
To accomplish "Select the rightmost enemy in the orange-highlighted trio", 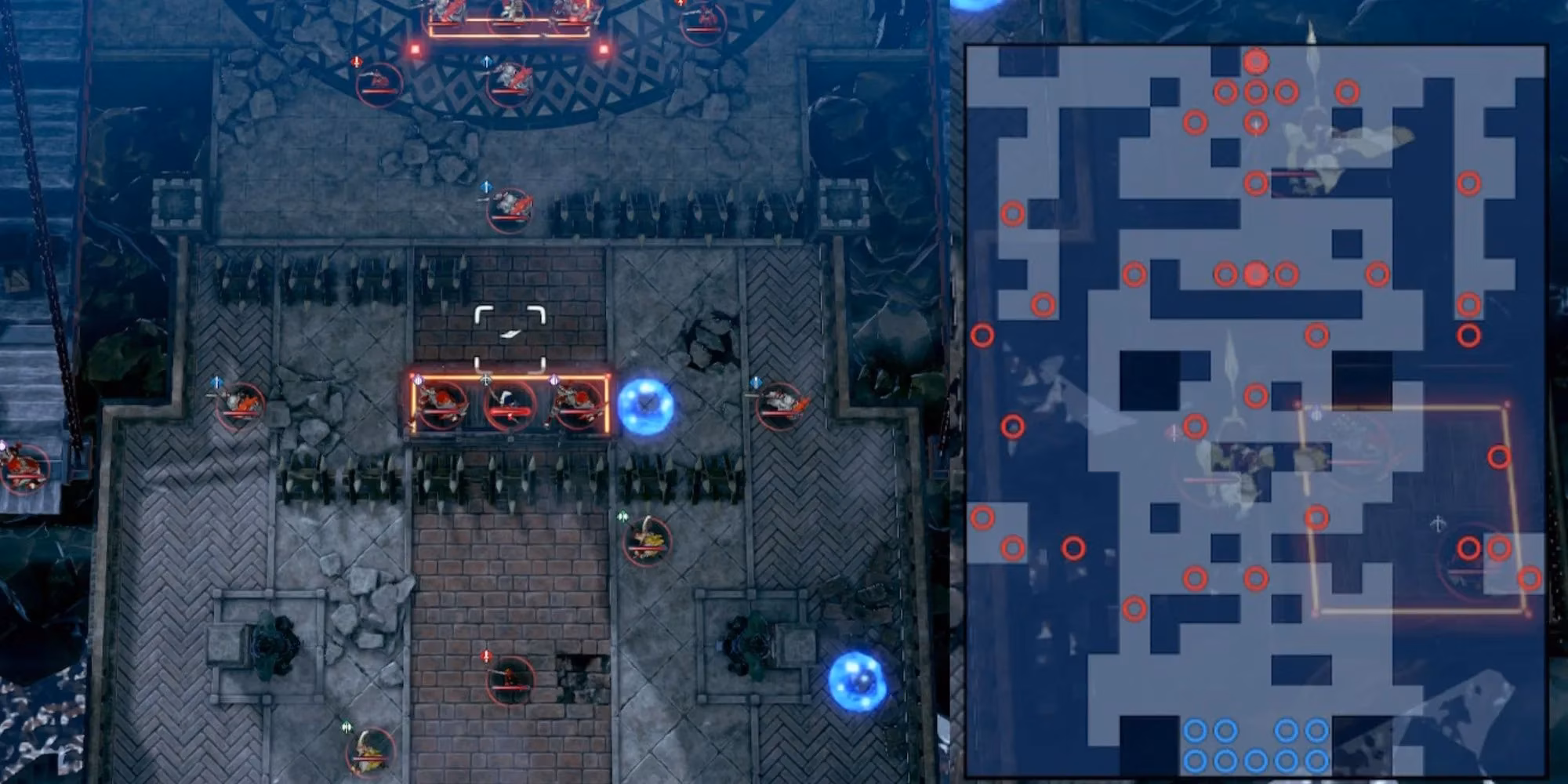I will (578, 405).
